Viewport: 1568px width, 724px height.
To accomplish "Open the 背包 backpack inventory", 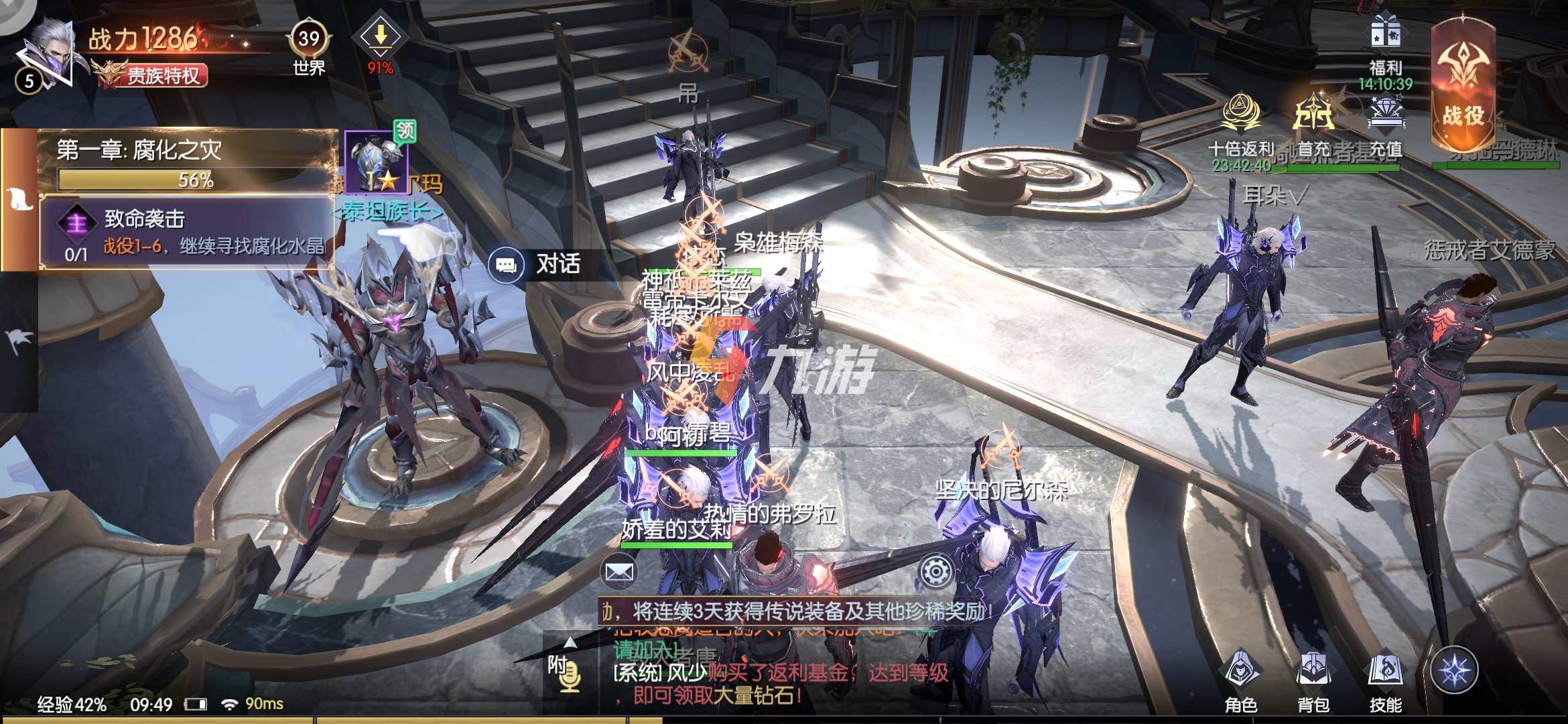I will click(x=1313, y=678).
